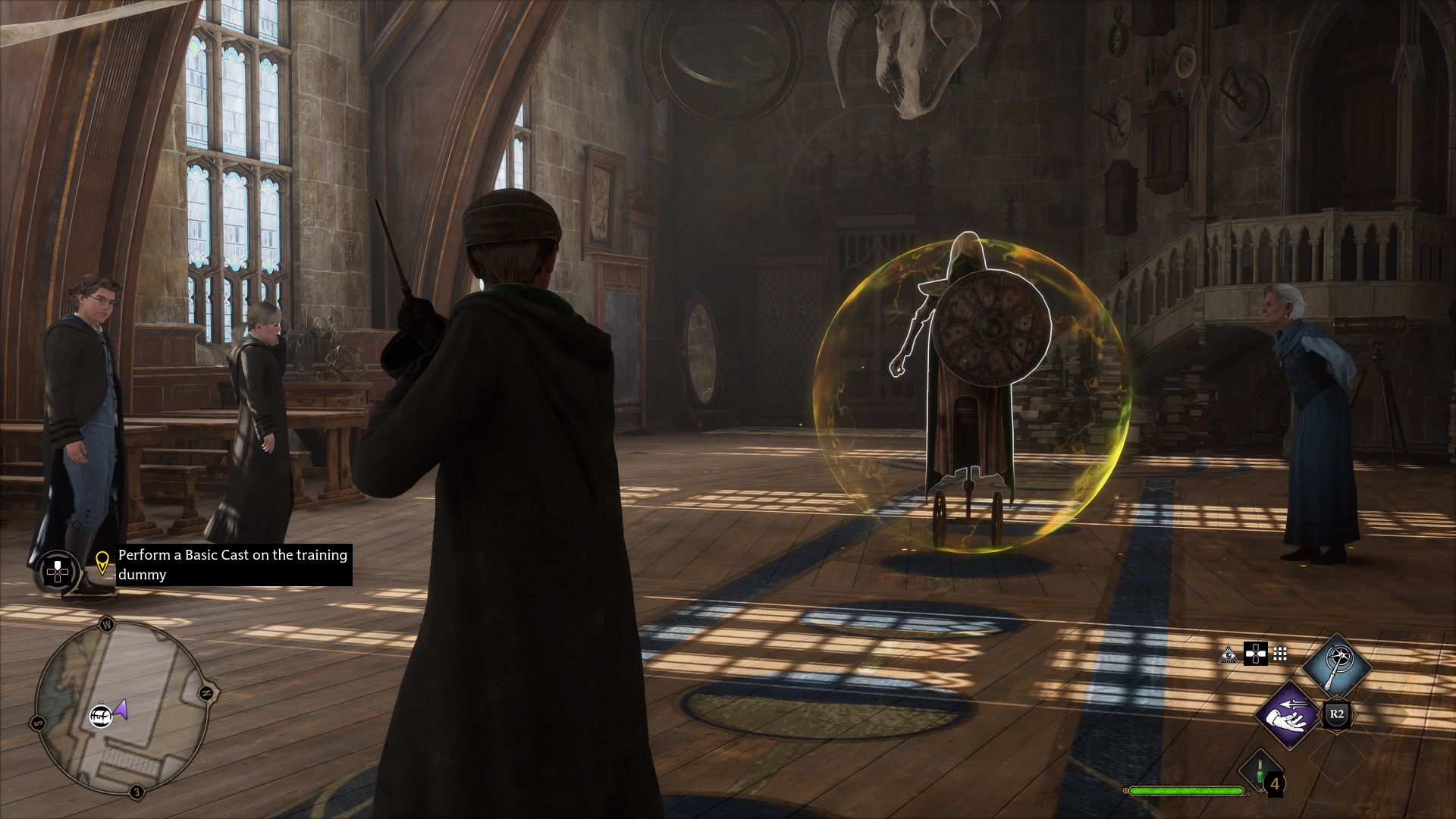1456x819 pixels.
Task: Click the 'Perform a Basic Cast' objective text
Action: tap(231, 564)
